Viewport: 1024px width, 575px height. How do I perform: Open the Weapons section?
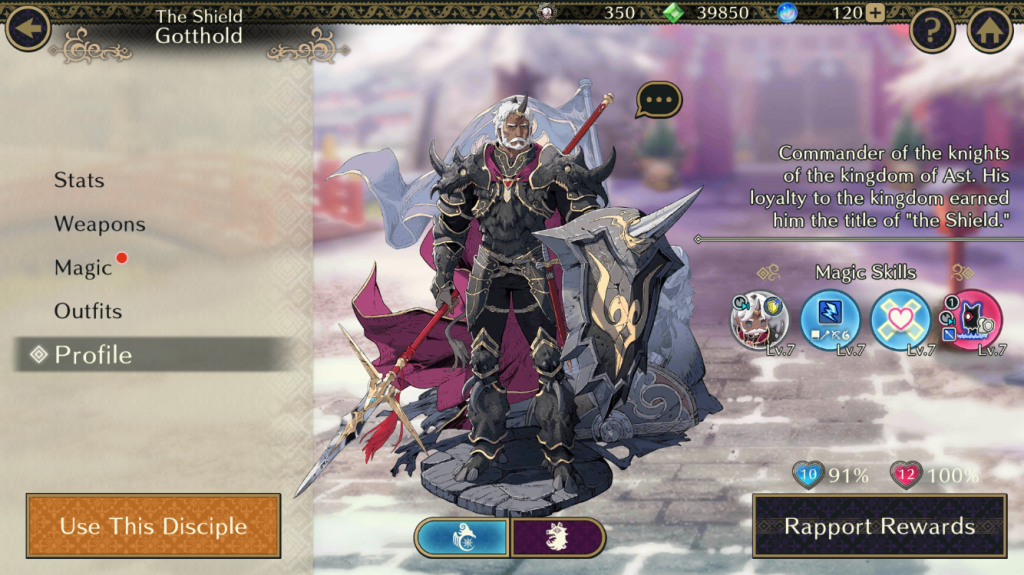(99, 224)
